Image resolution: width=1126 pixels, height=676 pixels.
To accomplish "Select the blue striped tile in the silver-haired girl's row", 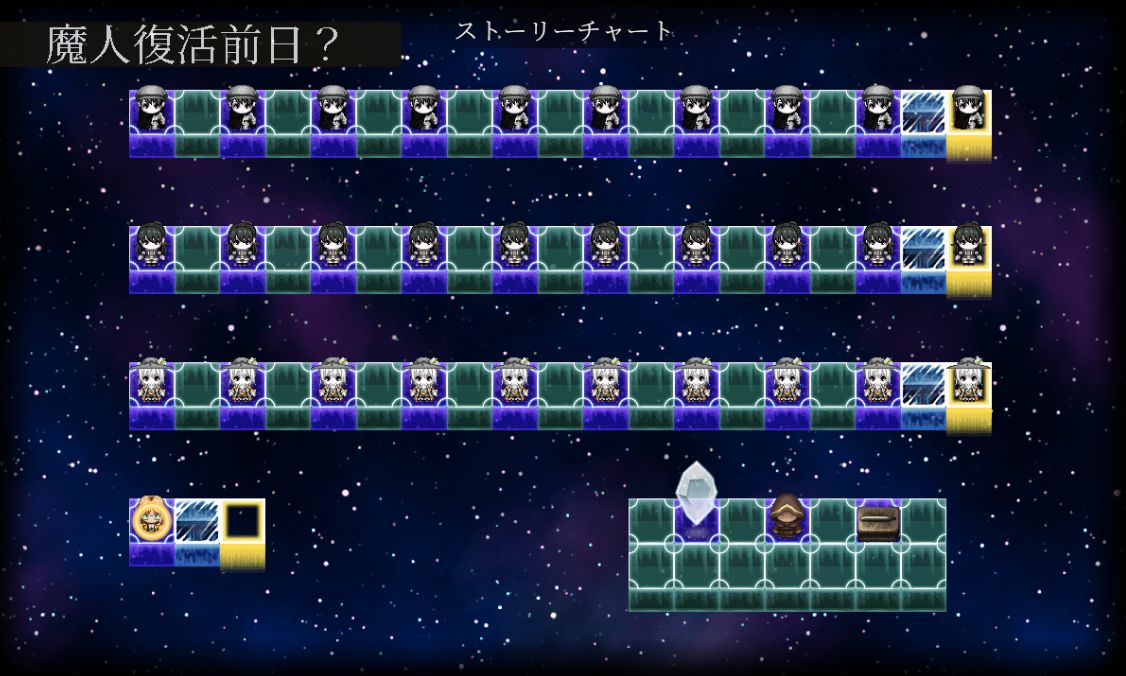I will point(923,385).
